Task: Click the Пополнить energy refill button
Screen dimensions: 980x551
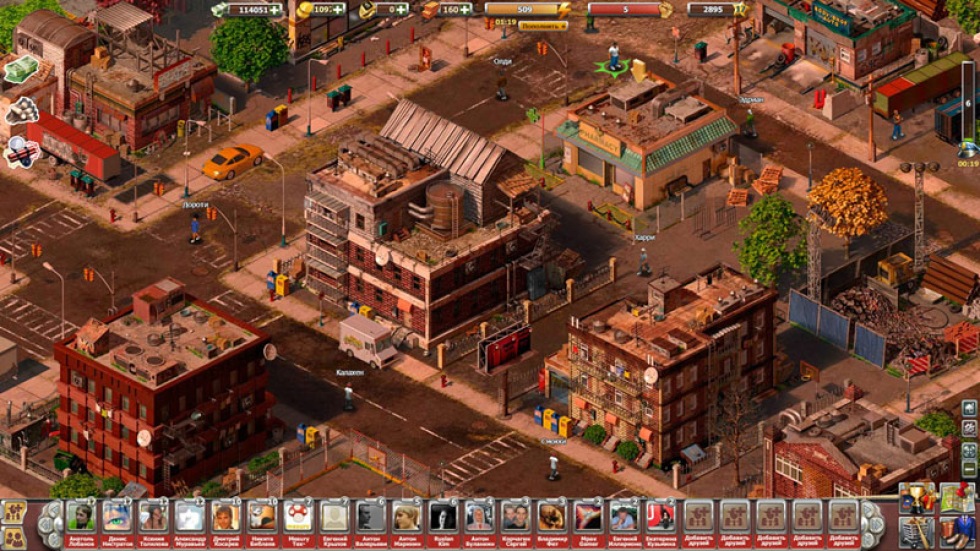Action: [x=543, y=25]
